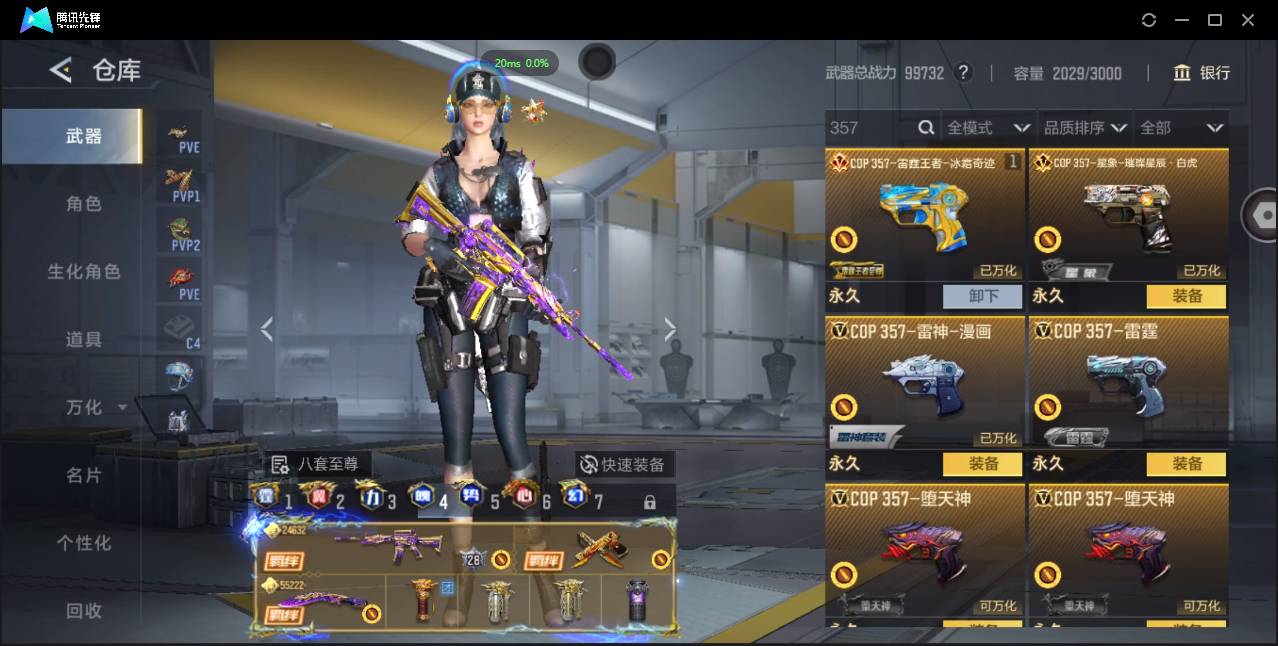Click the weapon power question mark help
Image resolution: width=1278 pixels, height=646 pixels.
pyautogui.click(x=963, y=73)
